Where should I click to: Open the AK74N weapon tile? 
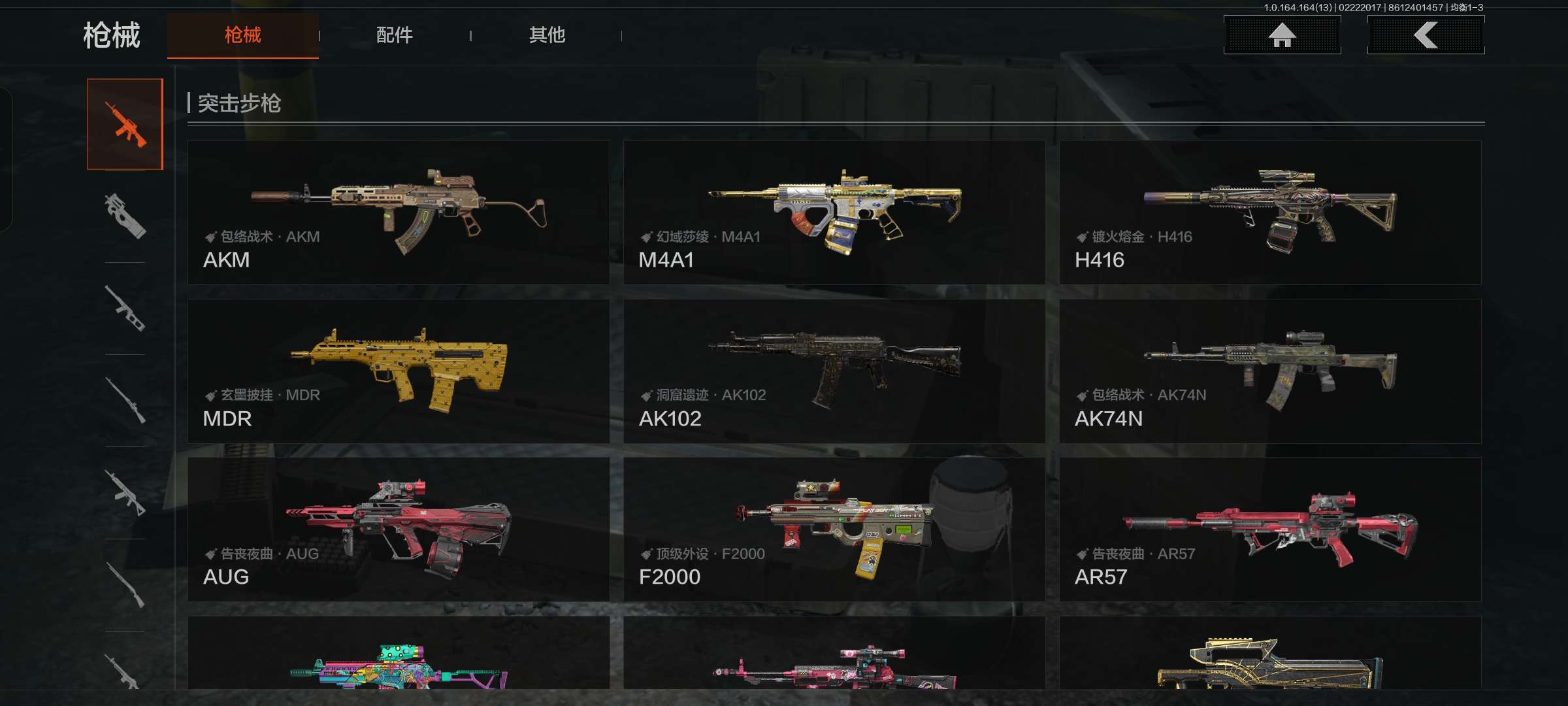(1270, 371)
